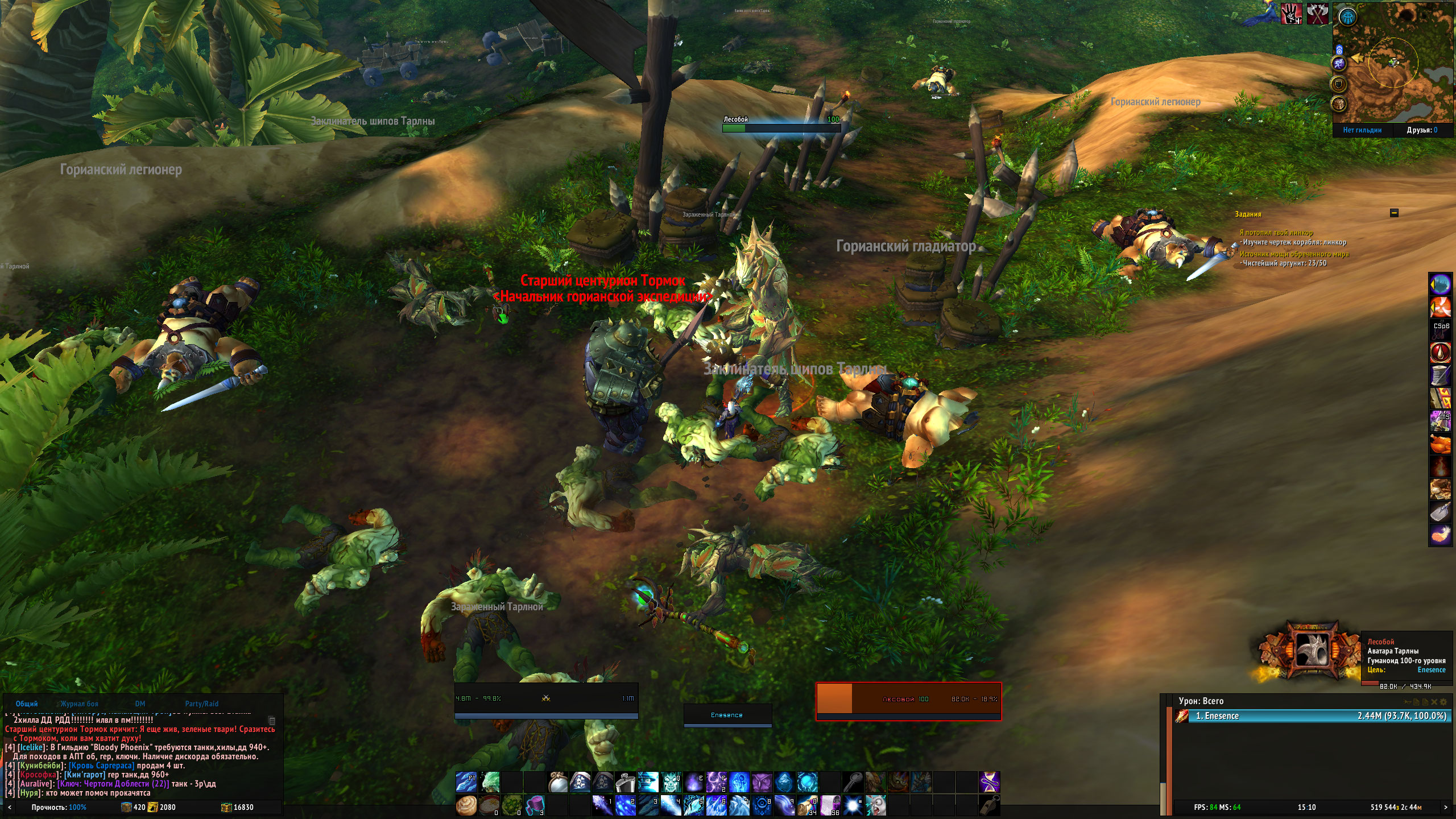Select the Party/Raid chat tab
This screenshot has width=1456, height=819.
pos(201,704)
